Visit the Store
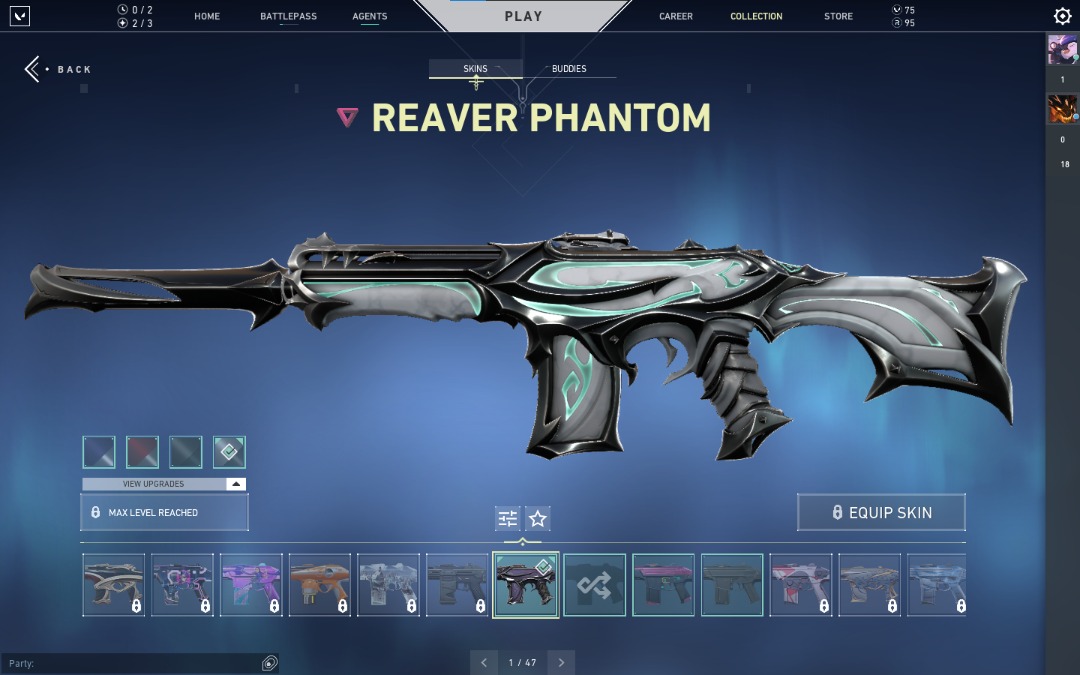 [x=838, y=16]
